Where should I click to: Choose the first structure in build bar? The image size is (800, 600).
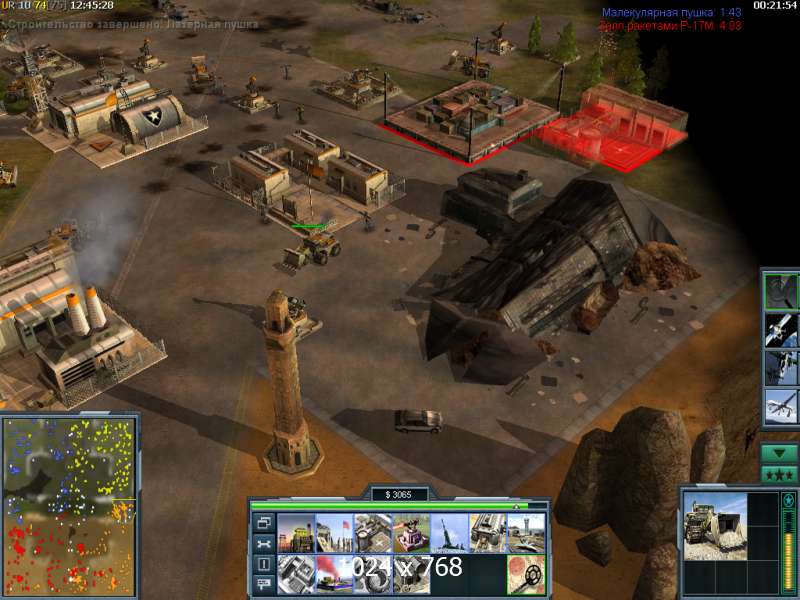(x=295, y=533)
